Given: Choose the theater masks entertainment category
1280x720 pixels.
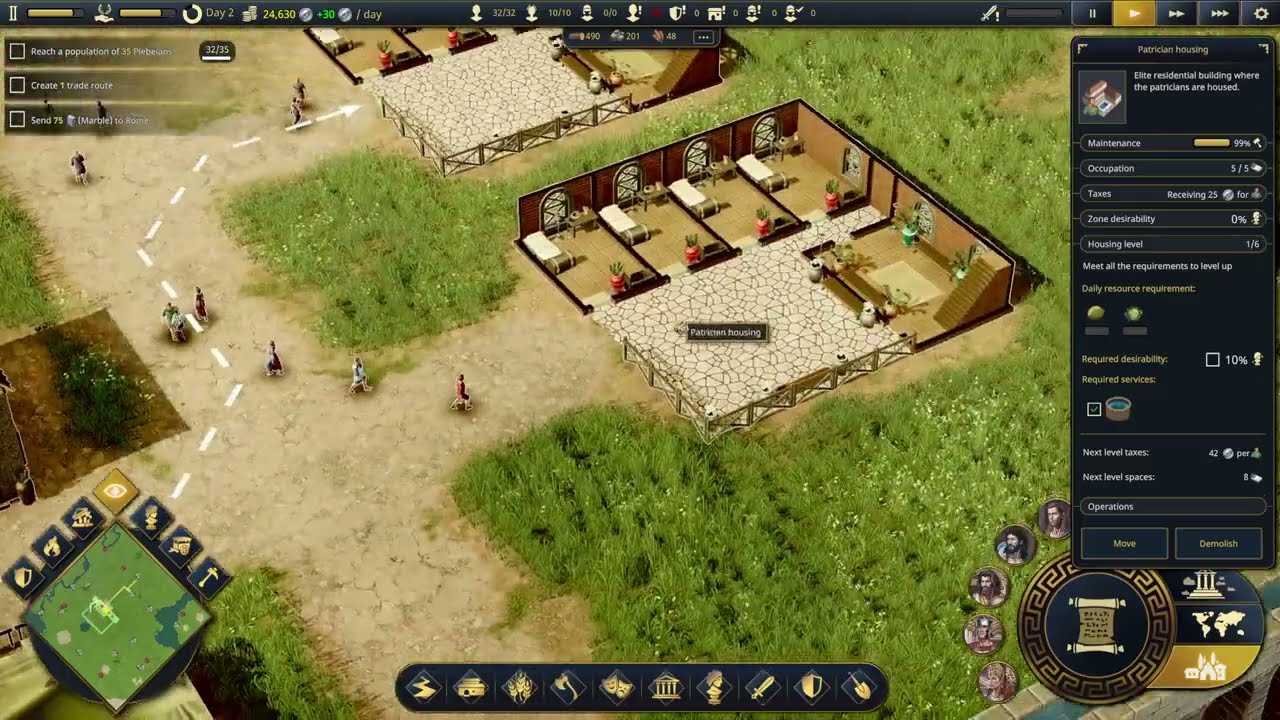Looking at the screenshot, I should pyautogui.click(x=616, y=688).
